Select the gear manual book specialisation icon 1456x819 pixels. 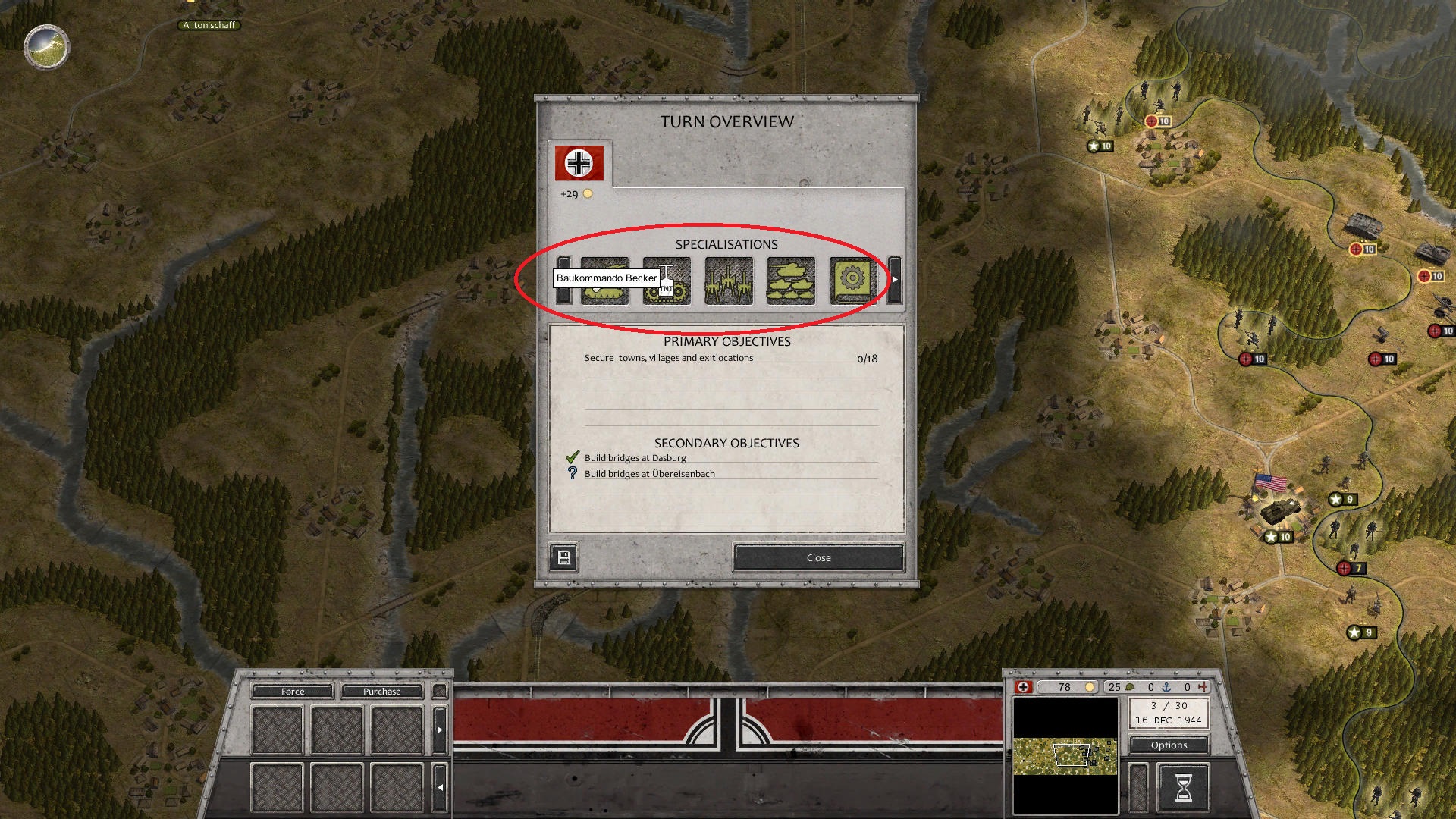(x=852, y=281)
